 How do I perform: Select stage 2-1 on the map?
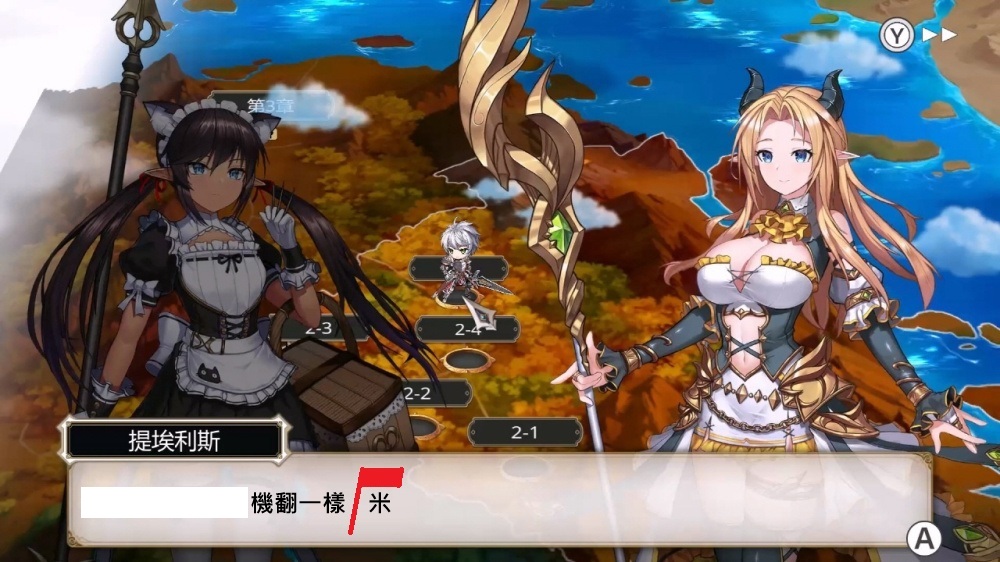[525, 432]
